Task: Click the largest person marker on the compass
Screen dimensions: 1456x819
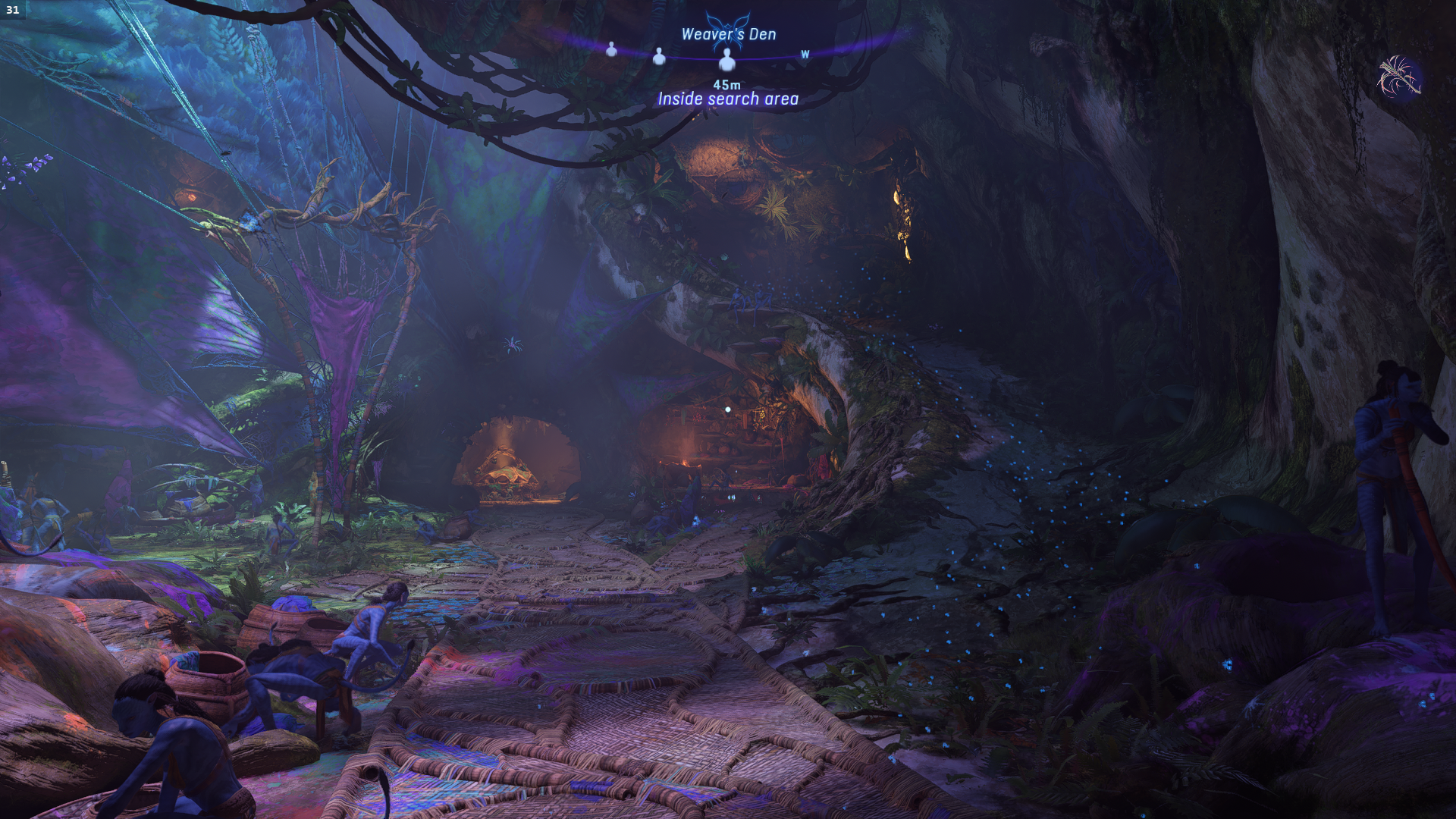Action: 727,58
